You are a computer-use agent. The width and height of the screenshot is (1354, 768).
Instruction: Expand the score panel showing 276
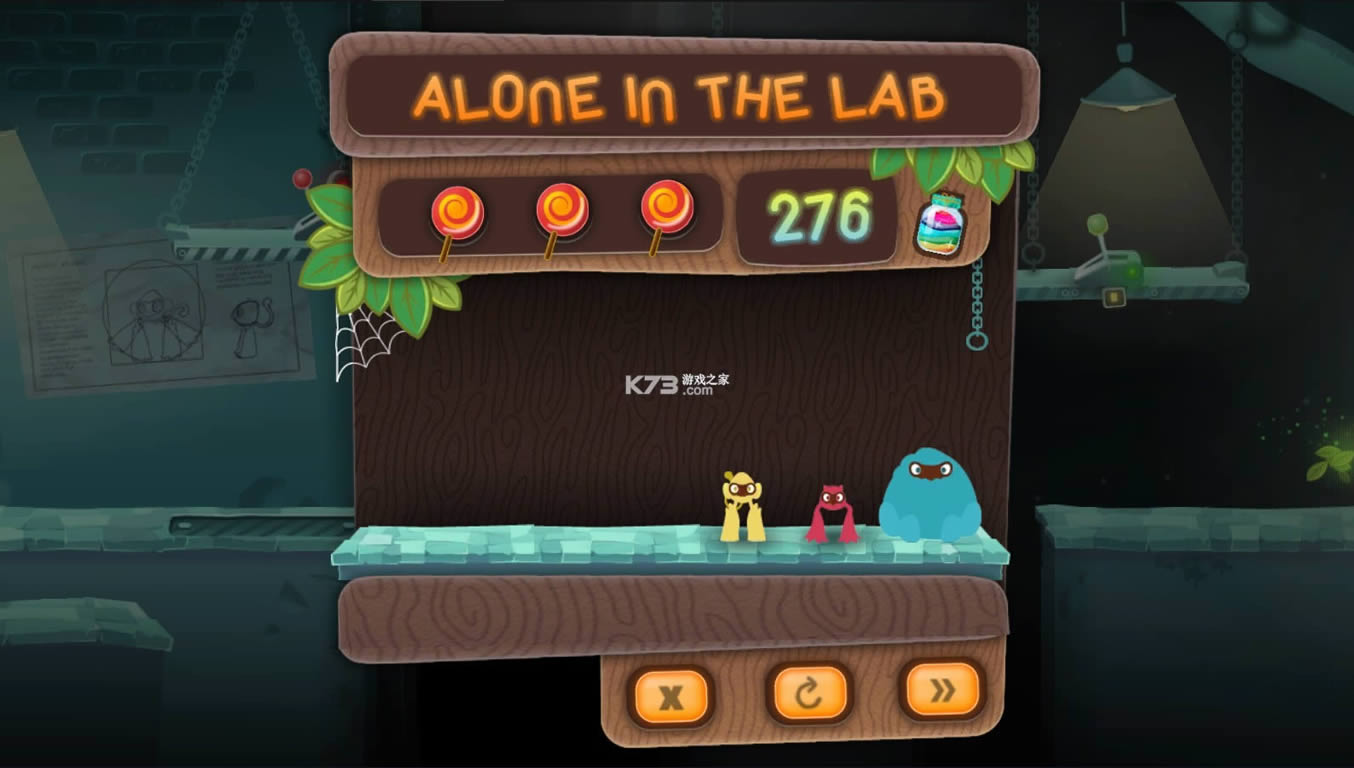point(822,215)
